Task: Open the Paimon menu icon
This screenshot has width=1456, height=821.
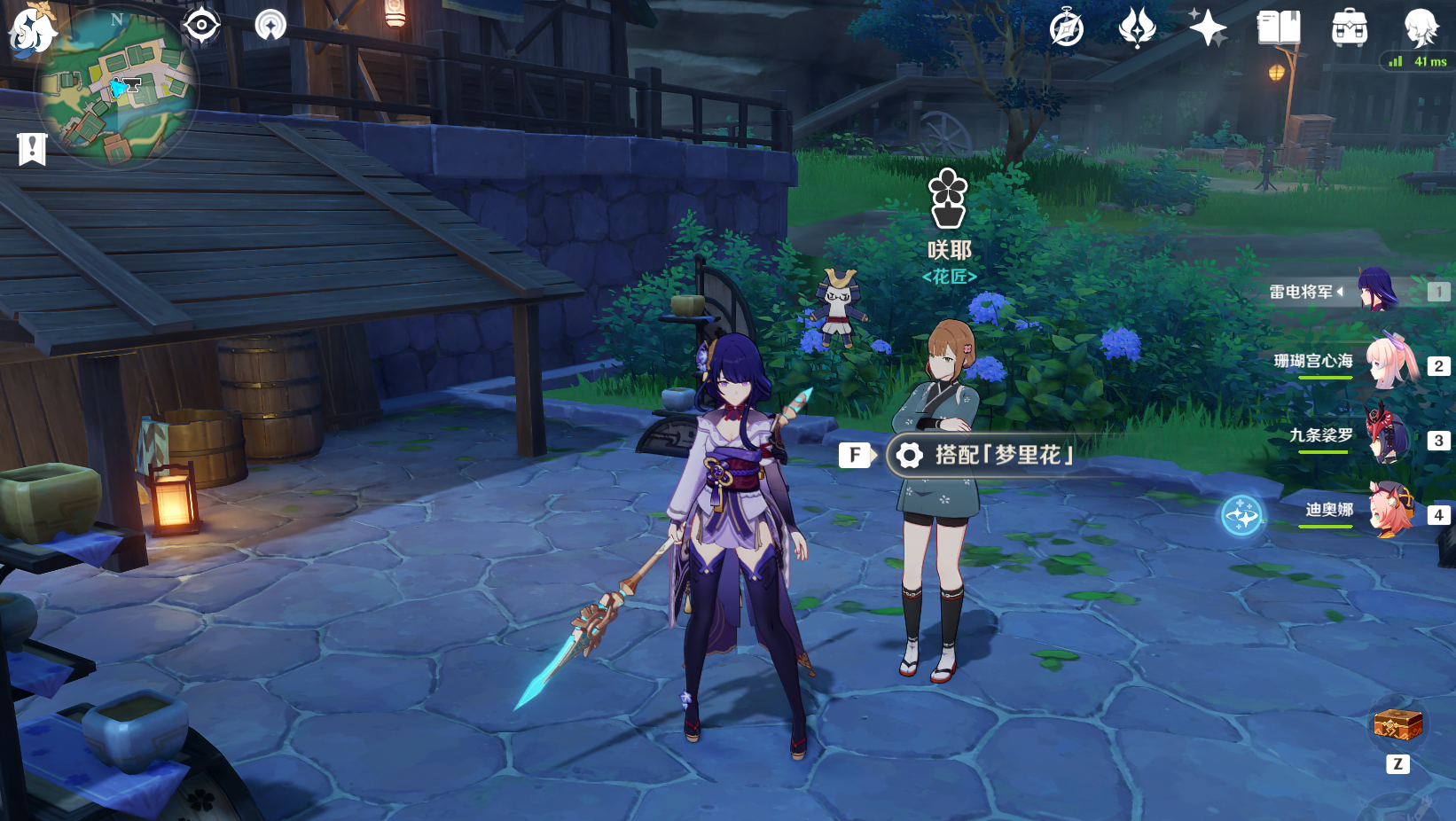Action: (32, 30)
